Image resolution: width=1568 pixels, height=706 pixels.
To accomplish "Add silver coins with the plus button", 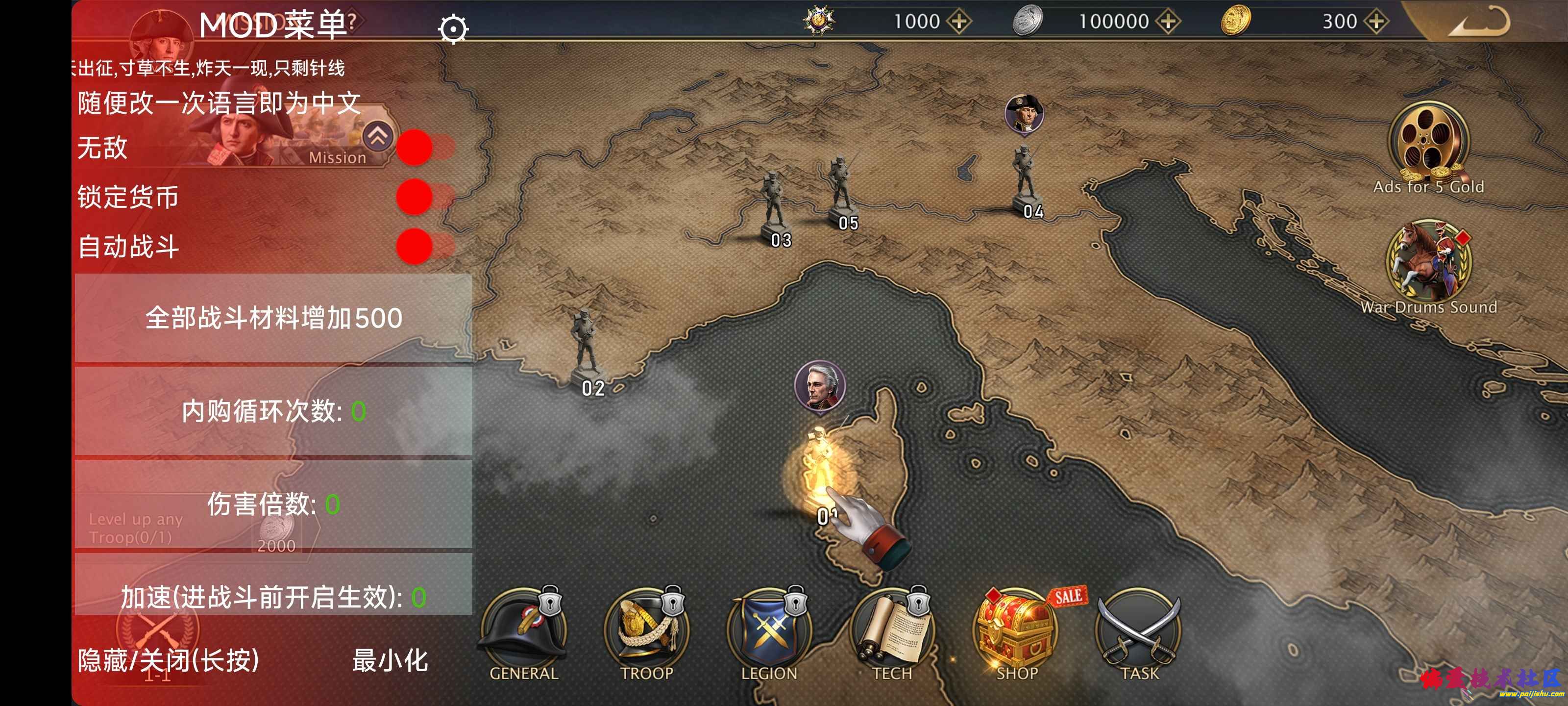I will coord(1168,22).
